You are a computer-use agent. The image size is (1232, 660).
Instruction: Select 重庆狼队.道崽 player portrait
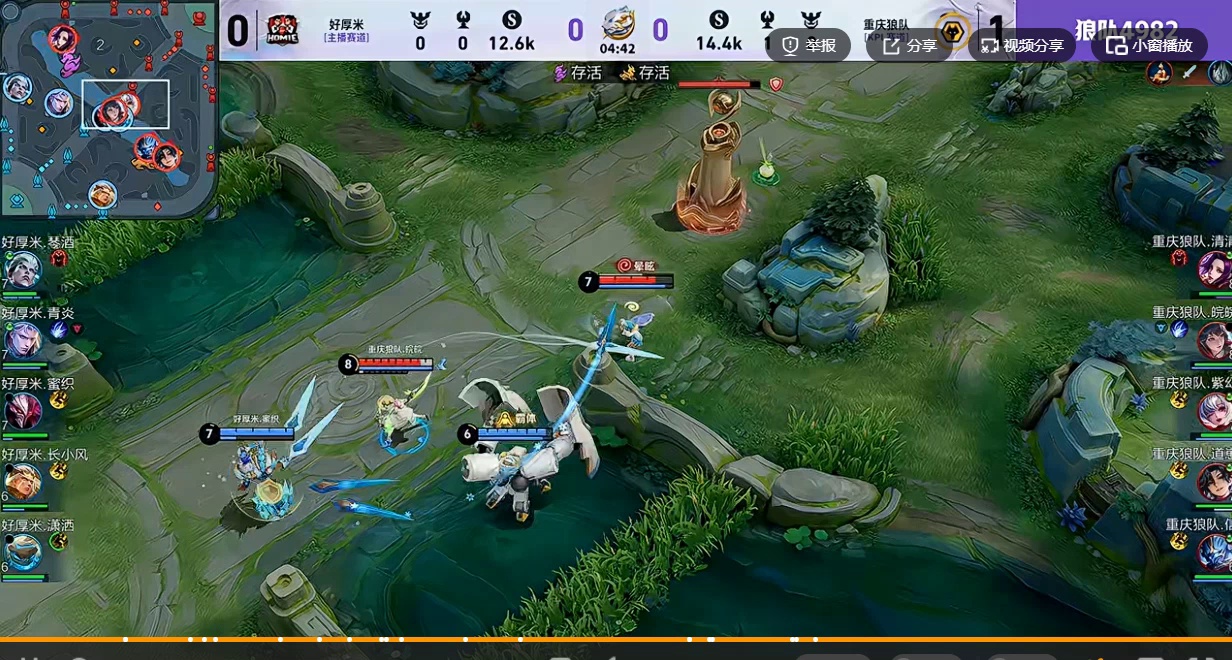(x=1213, y=481)
